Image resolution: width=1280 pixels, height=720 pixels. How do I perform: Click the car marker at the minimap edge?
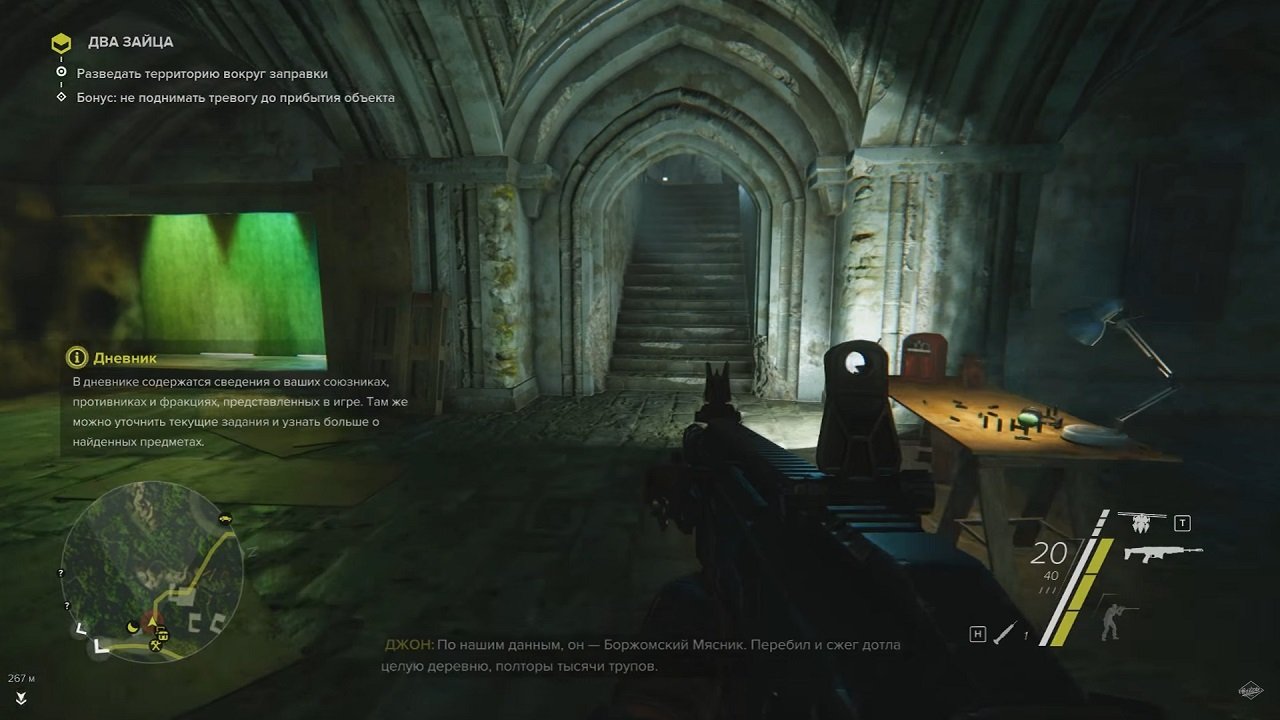(226, 520)
